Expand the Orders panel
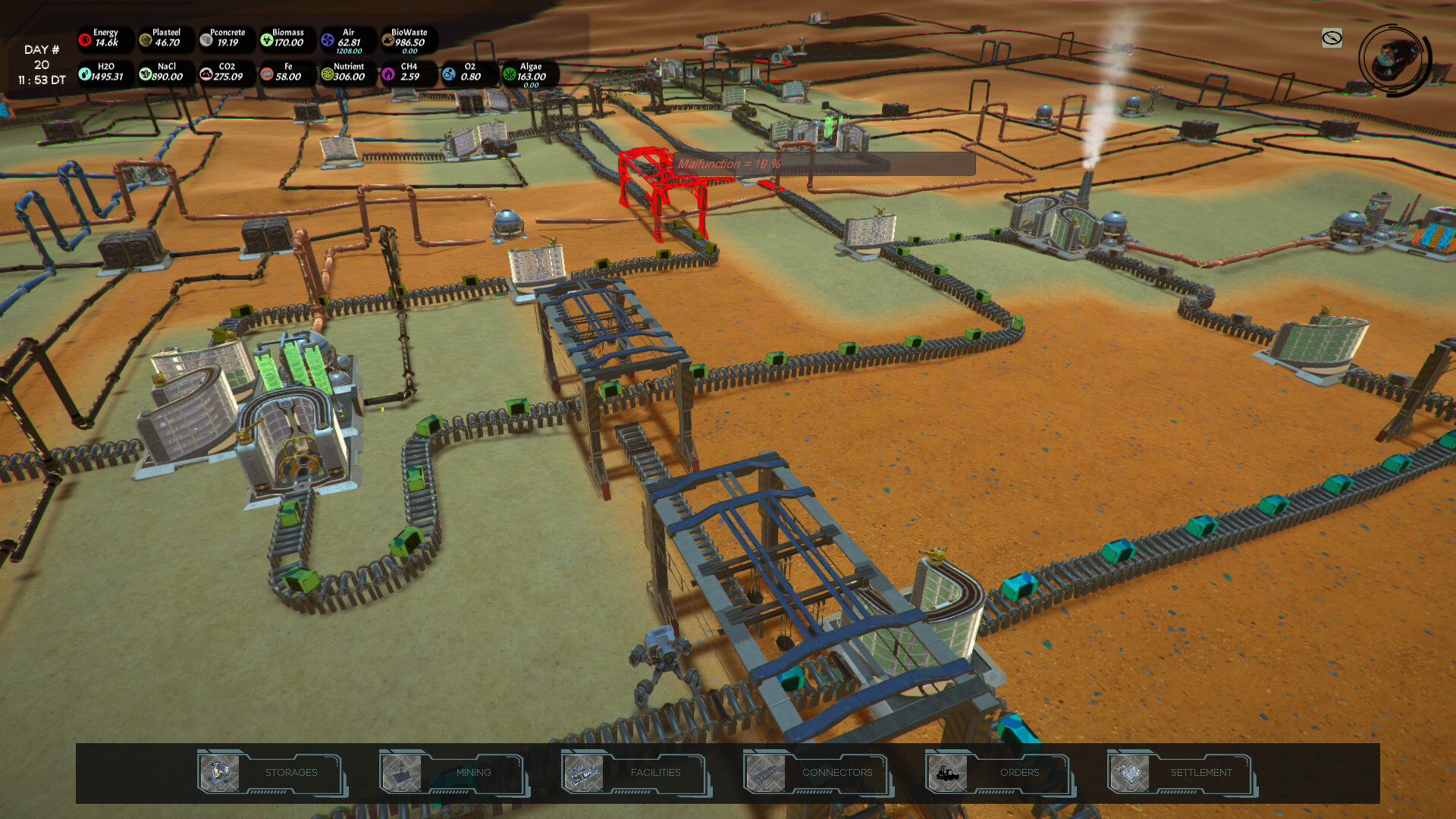Viewport: 1456px width, 819px height. [1020, 772]
